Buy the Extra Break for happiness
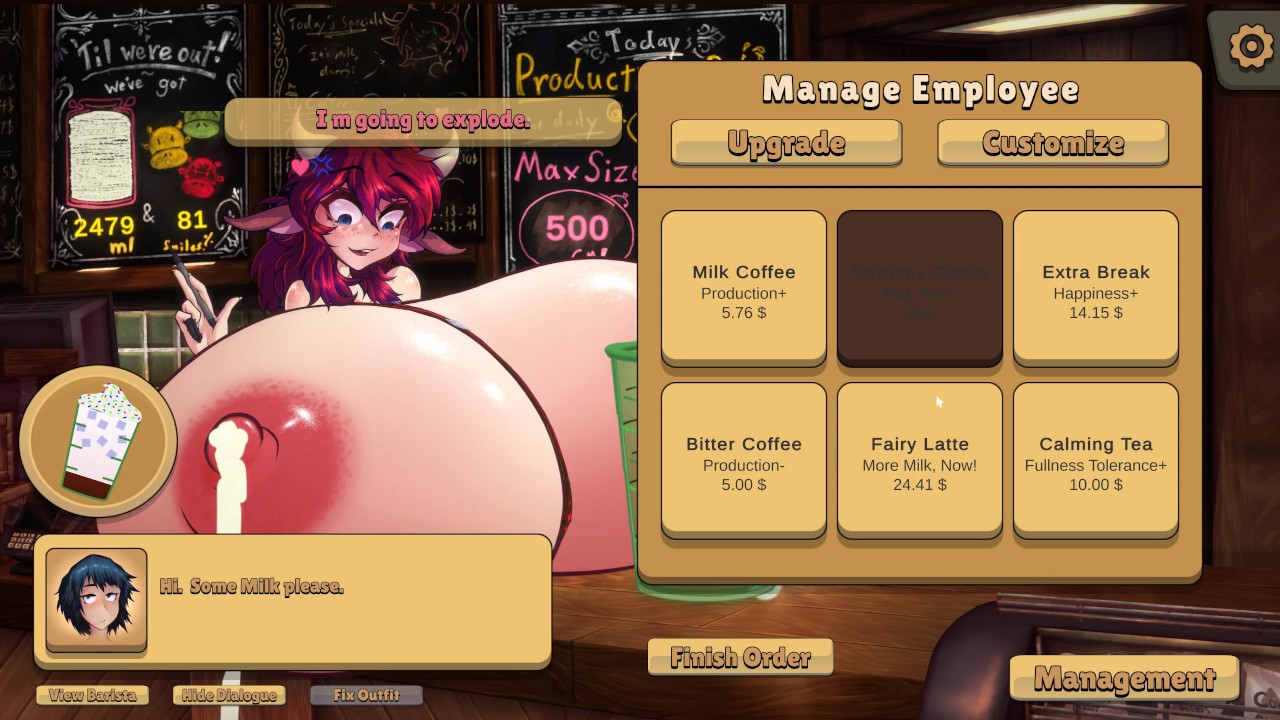Viewport: 1280px width, 720px height. coord(1095,286)
